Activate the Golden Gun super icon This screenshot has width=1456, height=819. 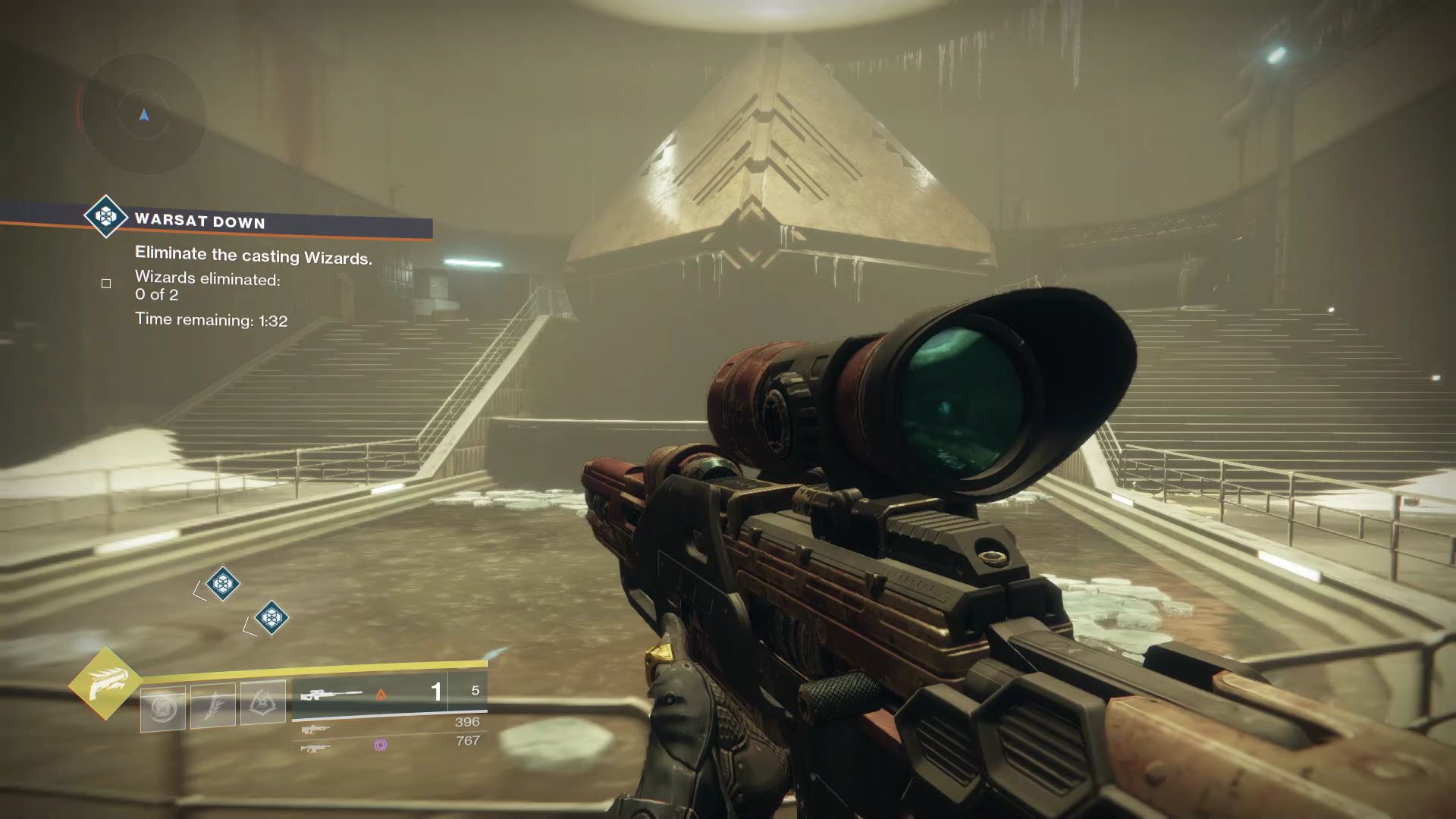click(x=105, y=683)
